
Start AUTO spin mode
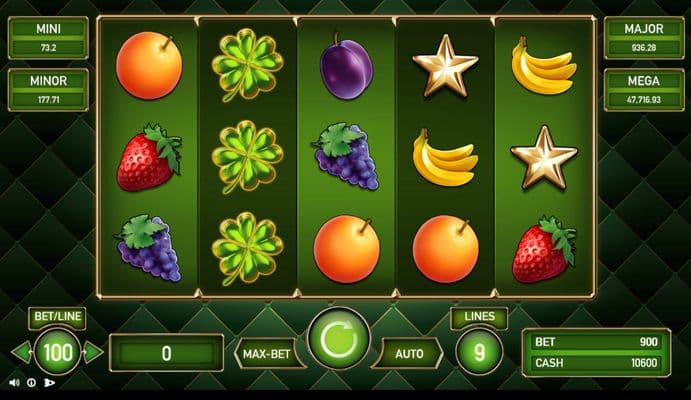(409, 353)
